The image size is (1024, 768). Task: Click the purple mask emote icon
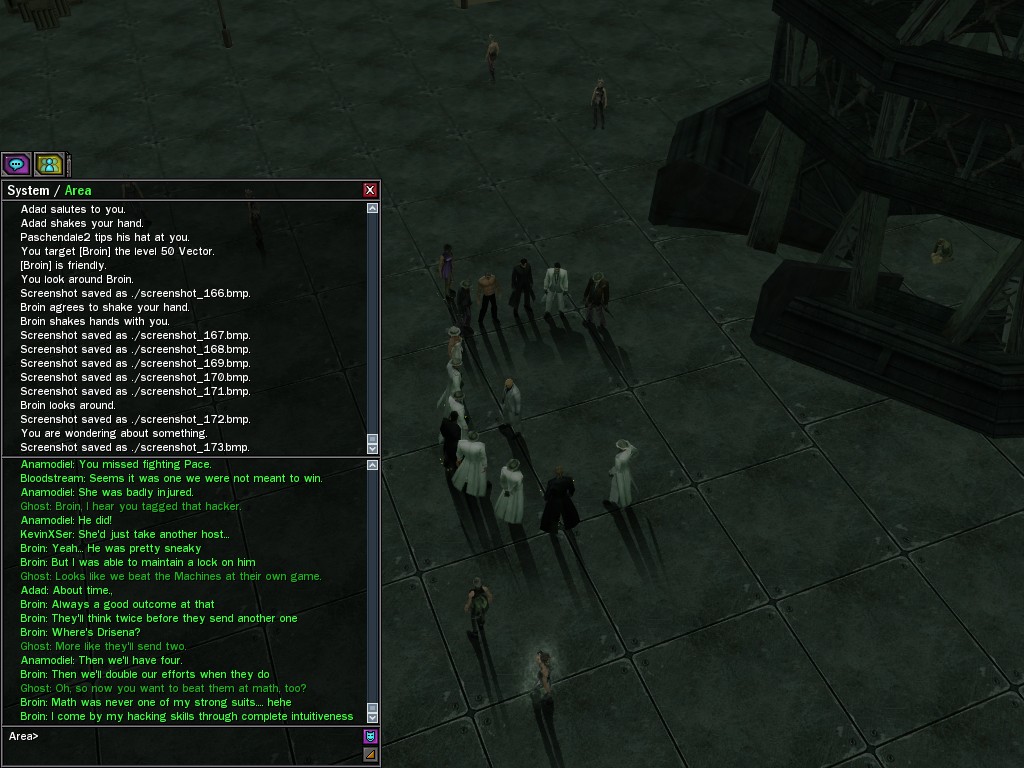[370, 737]
